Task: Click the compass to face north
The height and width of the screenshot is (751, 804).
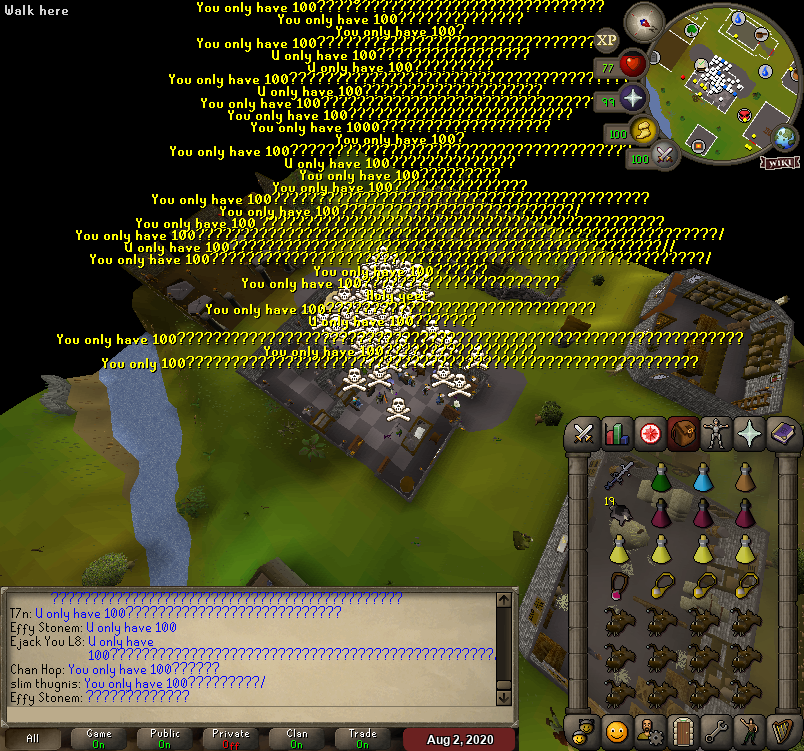Action: (643, 22)
